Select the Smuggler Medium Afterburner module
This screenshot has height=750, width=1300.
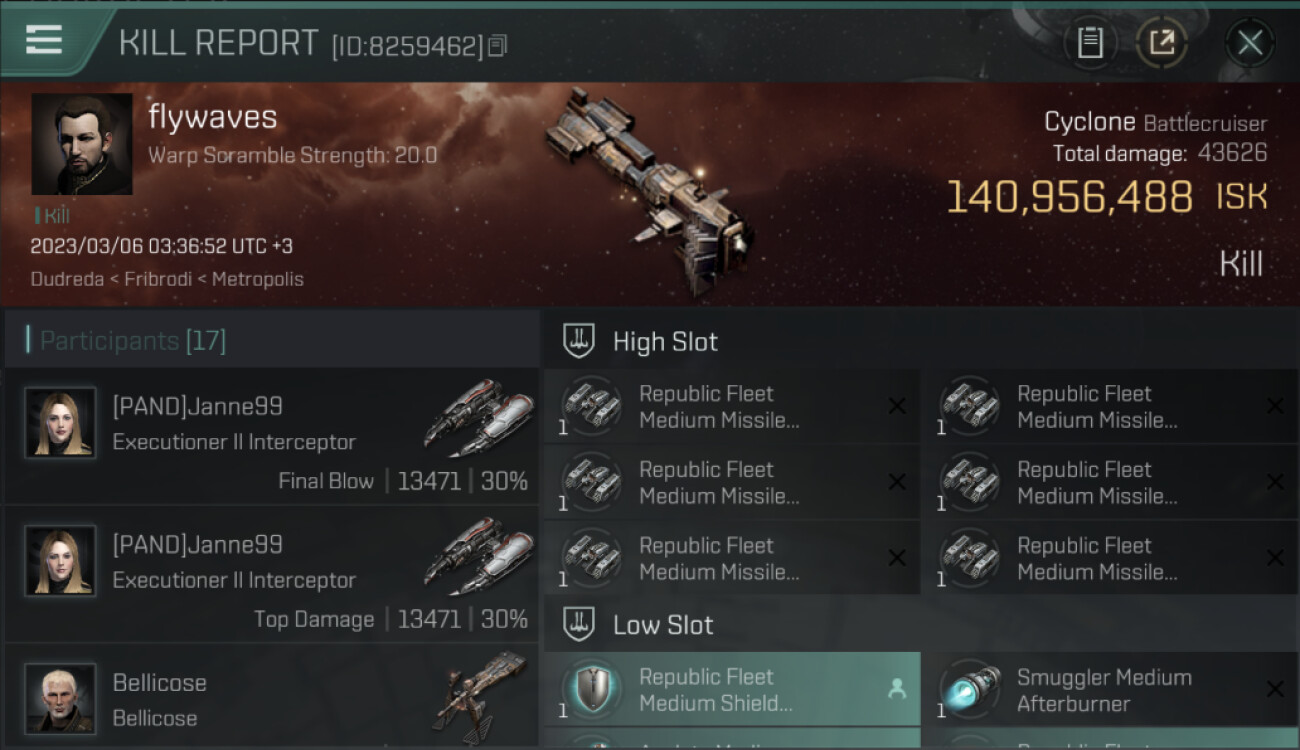[x=1110, y=690]
